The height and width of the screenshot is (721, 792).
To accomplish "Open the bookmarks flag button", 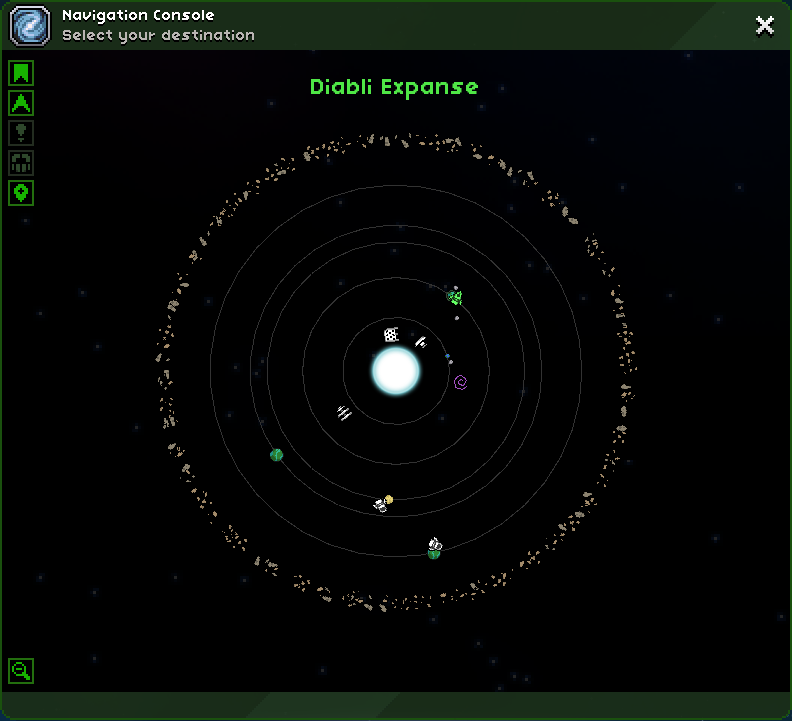I will click(21, 72).
